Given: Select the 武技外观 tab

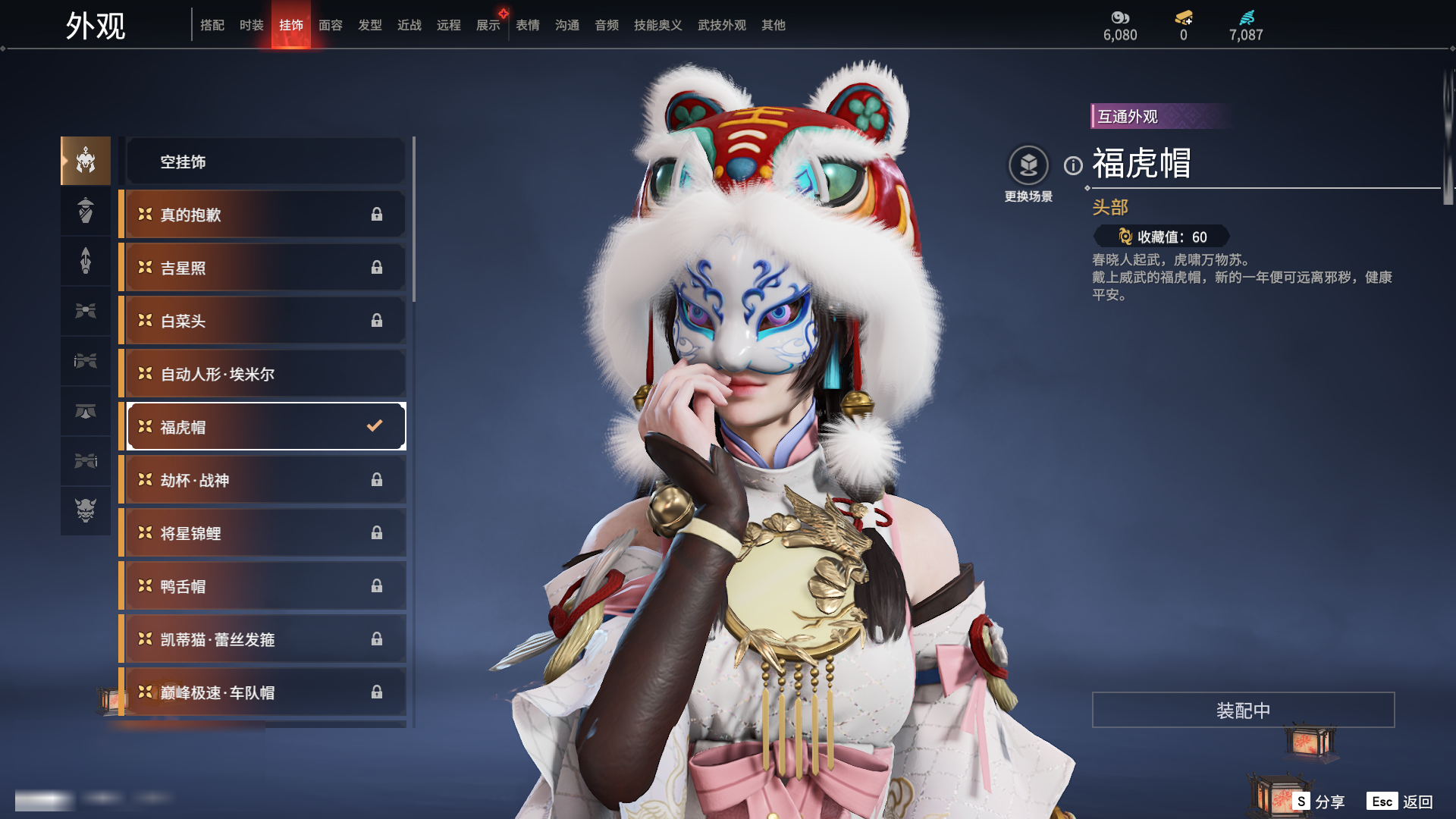Looking at the screenshot, I should [721, 25].
